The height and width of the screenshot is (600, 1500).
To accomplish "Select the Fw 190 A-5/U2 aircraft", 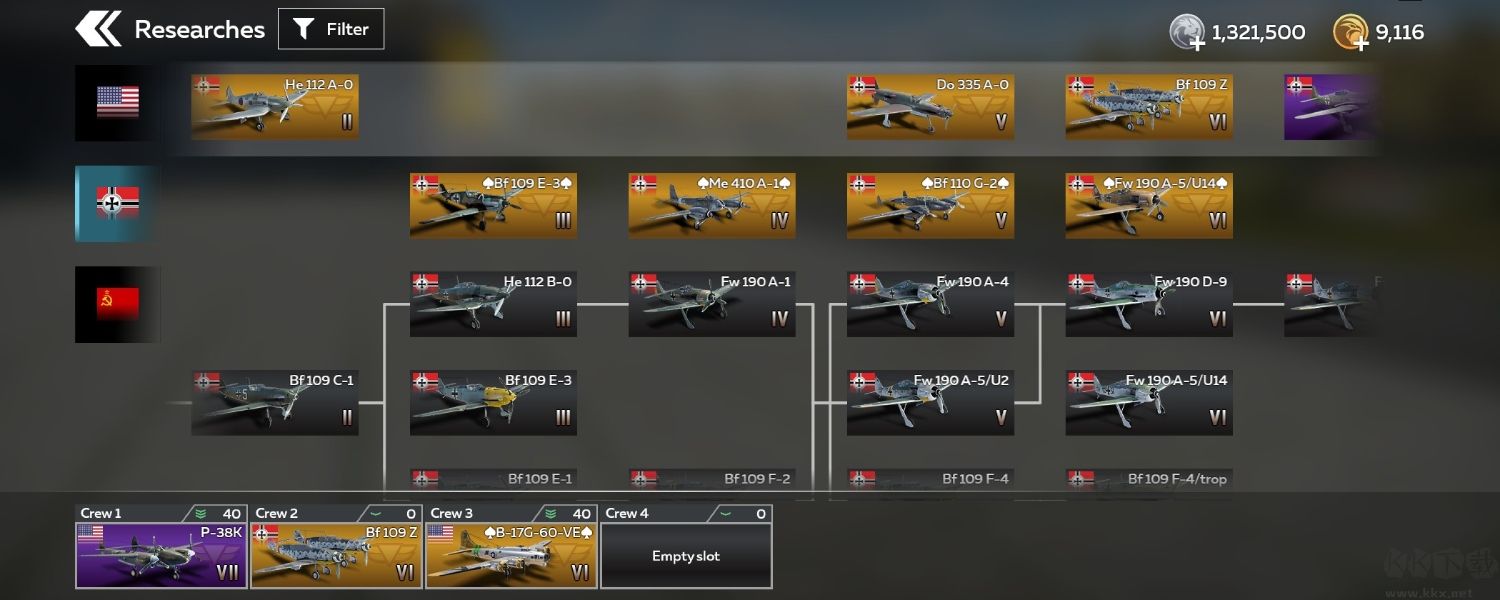I will (930, 403).
